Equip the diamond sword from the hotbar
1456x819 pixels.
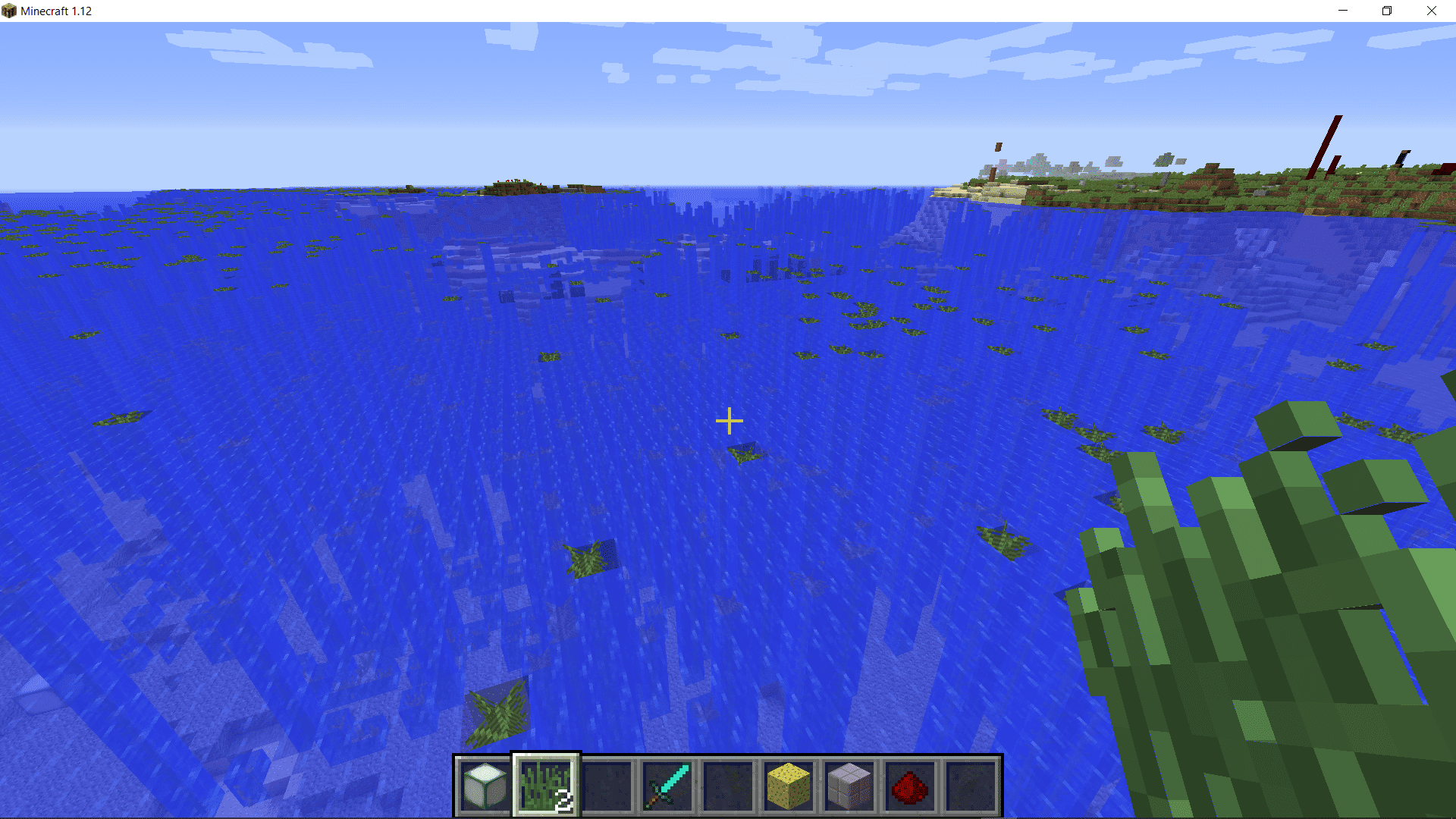pyautogui.click(x=667, y=786)
